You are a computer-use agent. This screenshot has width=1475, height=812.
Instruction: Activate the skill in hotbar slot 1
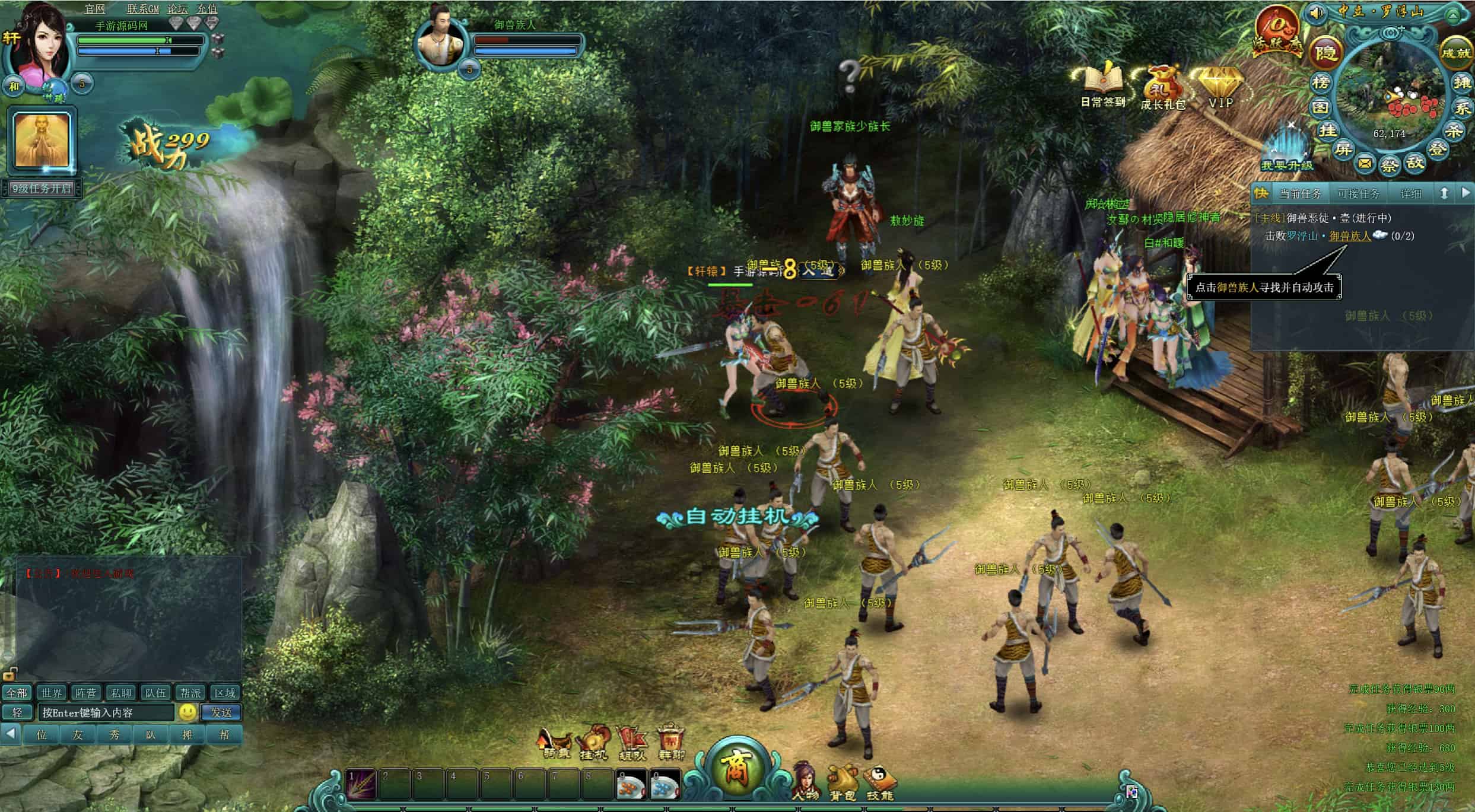click(362, 784)
